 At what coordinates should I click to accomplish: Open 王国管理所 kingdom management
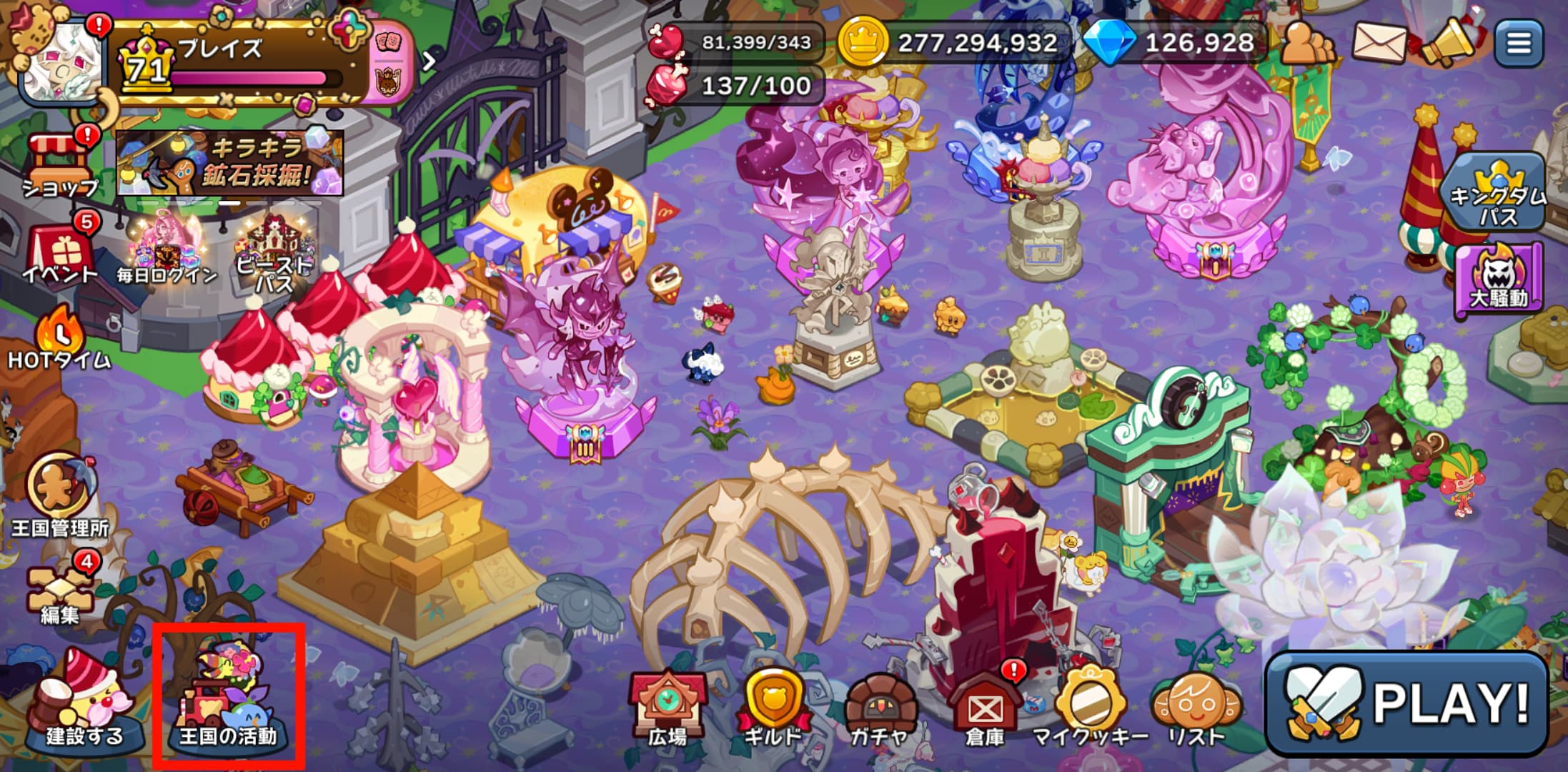(60, 495)
